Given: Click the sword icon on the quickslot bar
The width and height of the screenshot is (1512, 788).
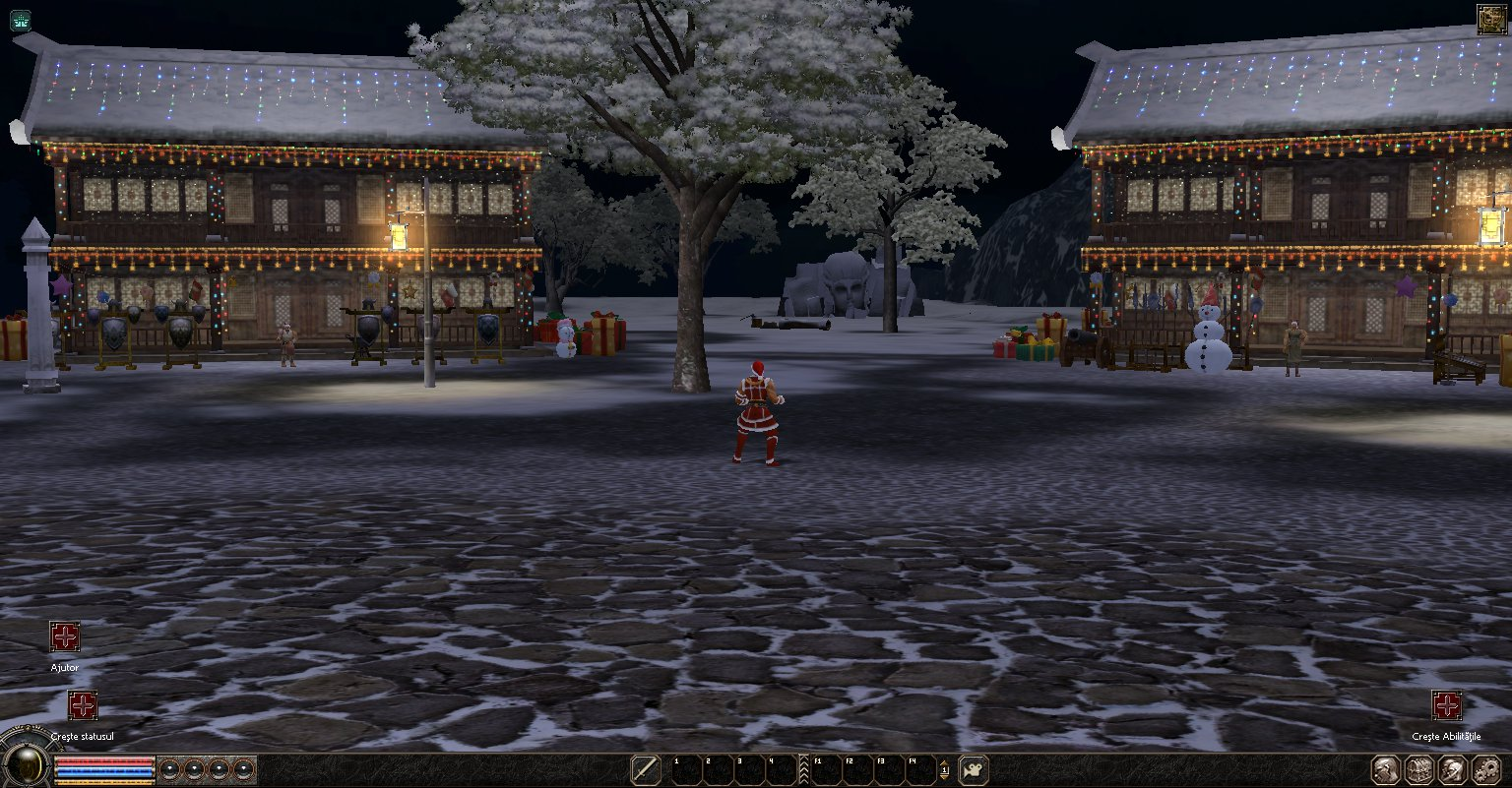Looking at the screenshot, I should (646, 770).
